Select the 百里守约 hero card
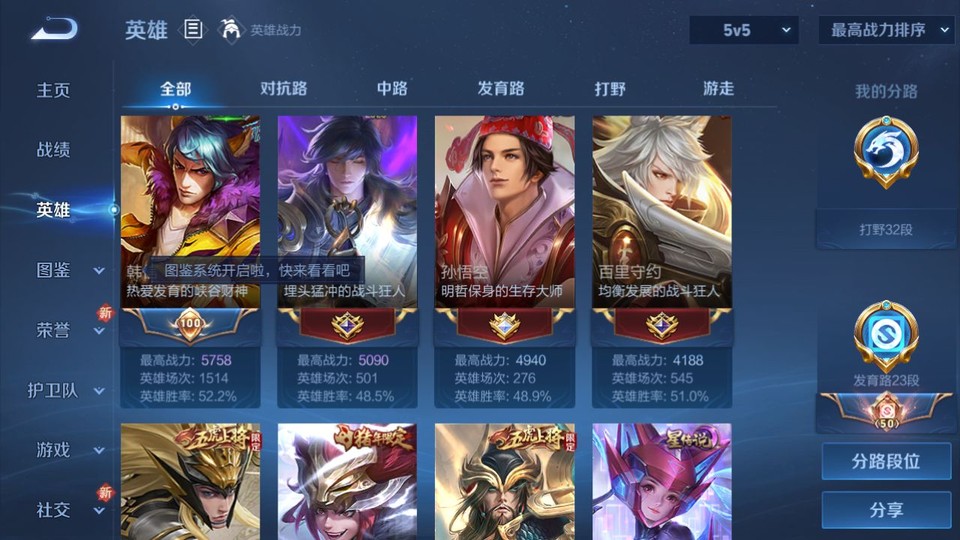 tap(661, 230)
